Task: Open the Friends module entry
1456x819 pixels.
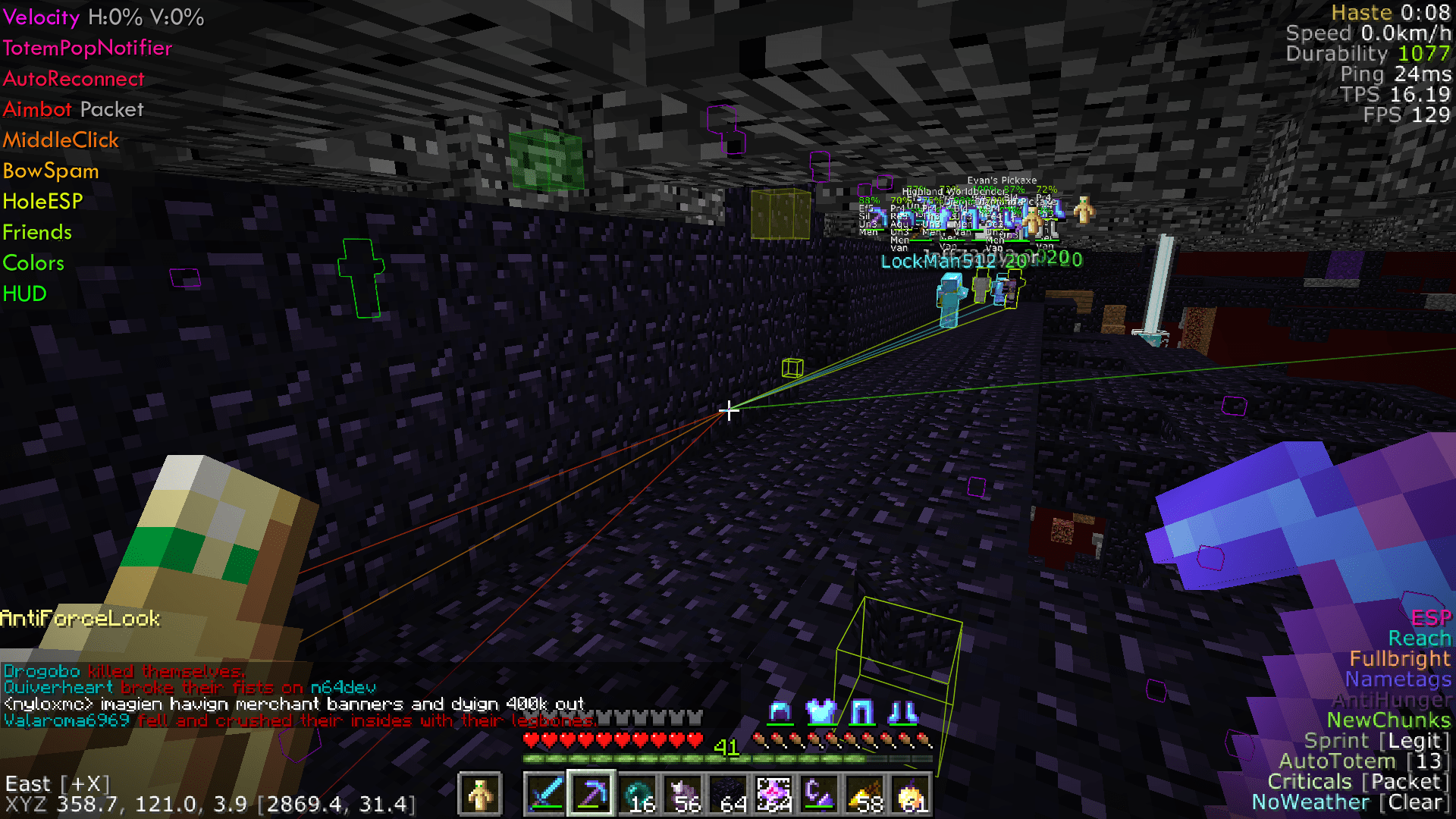Action: pos(37,232)
